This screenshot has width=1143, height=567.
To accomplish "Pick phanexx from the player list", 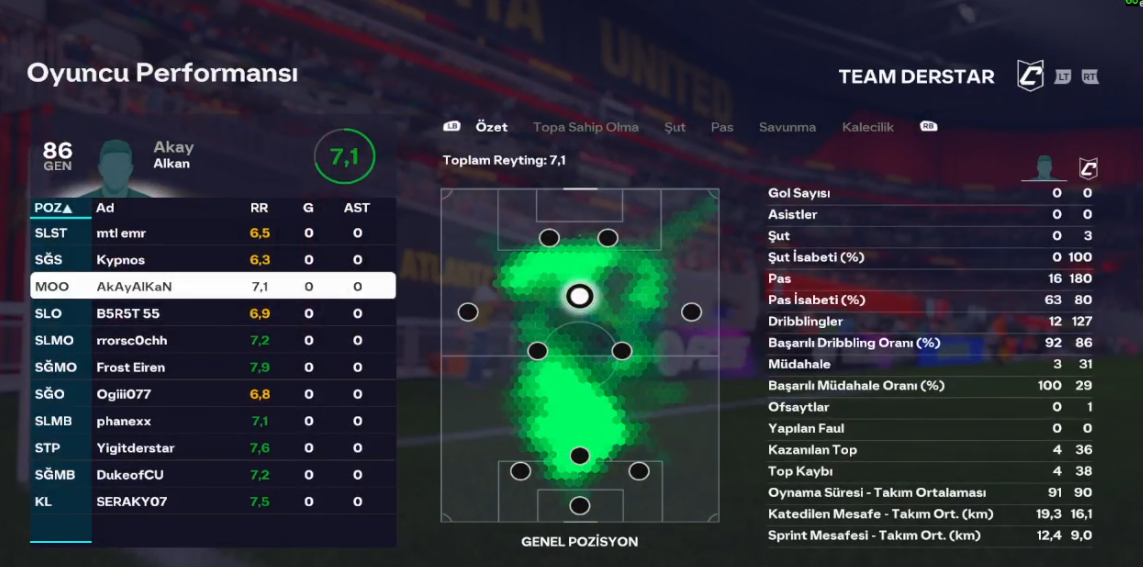I will pos(213,421).
